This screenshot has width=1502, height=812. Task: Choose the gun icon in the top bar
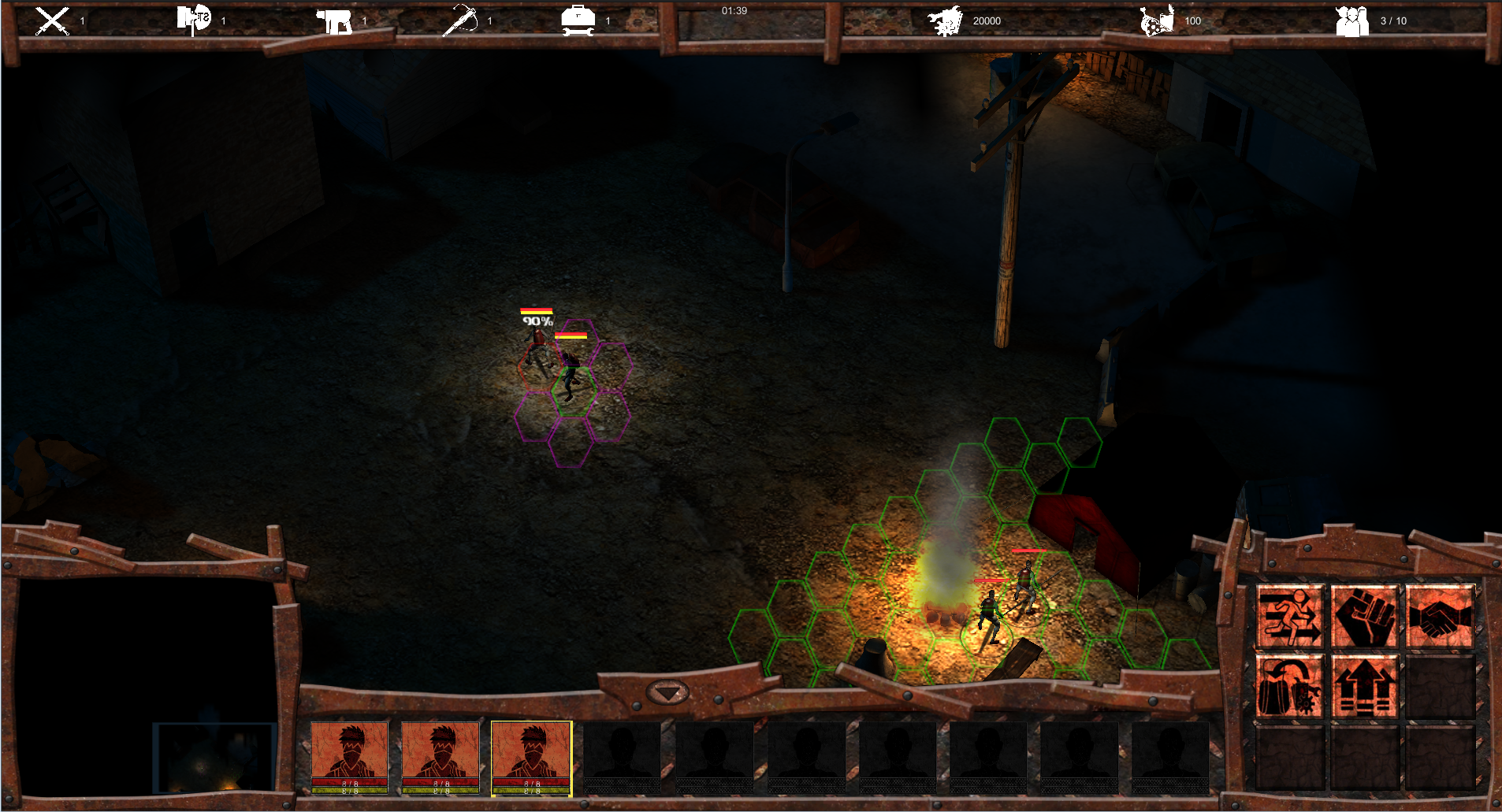[334, 21]
